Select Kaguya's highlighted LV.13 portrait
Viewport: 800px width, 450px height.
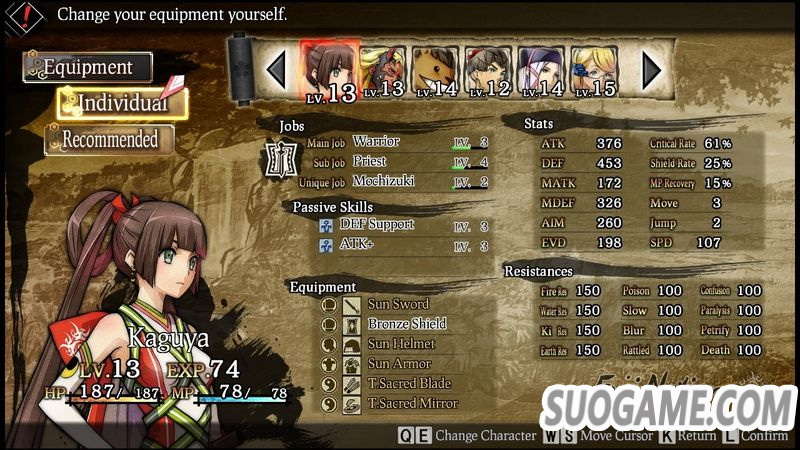[x=329, y=70]
